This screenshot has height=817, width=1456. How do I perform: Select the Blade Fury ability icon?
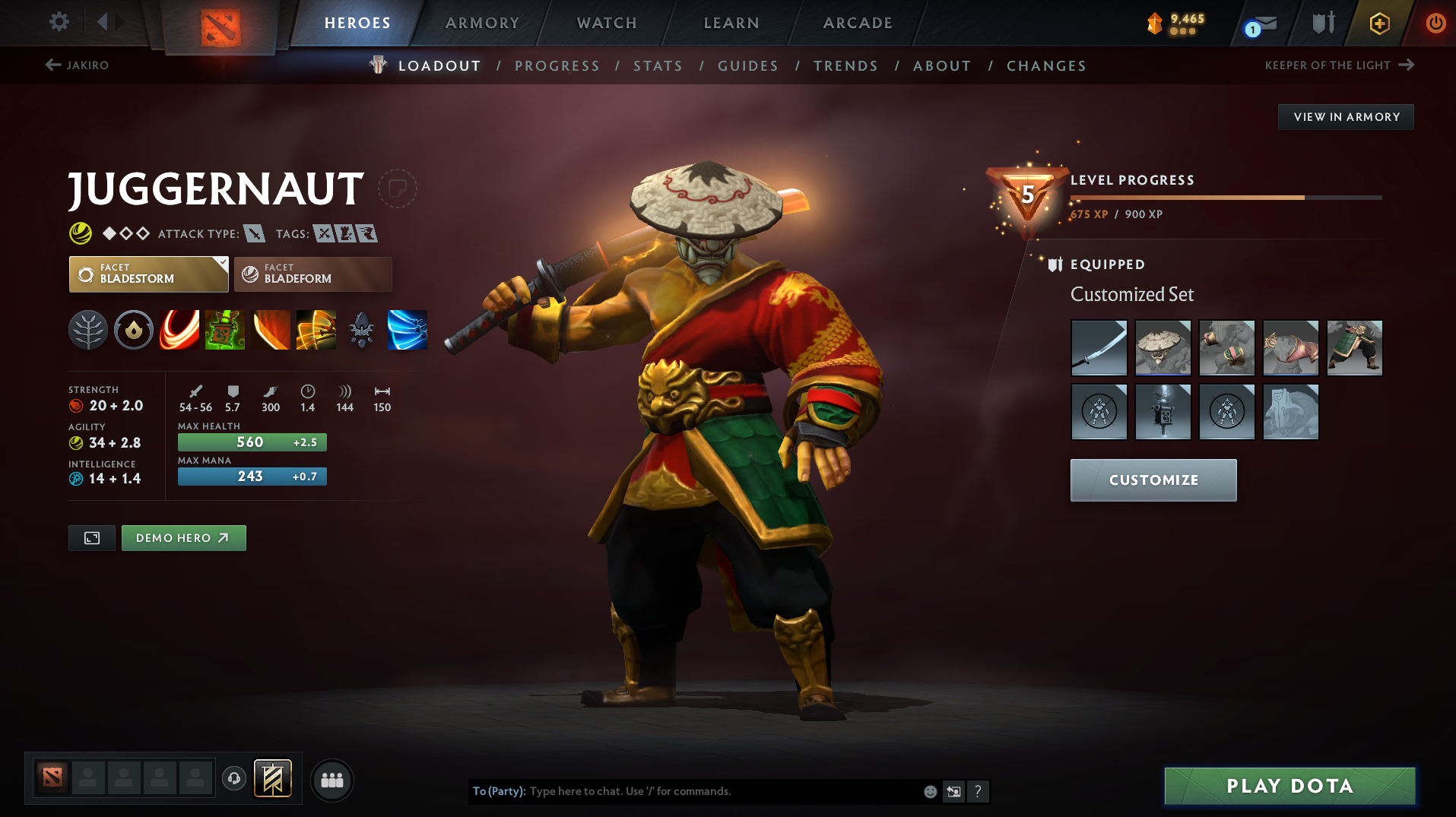[179, 330]
